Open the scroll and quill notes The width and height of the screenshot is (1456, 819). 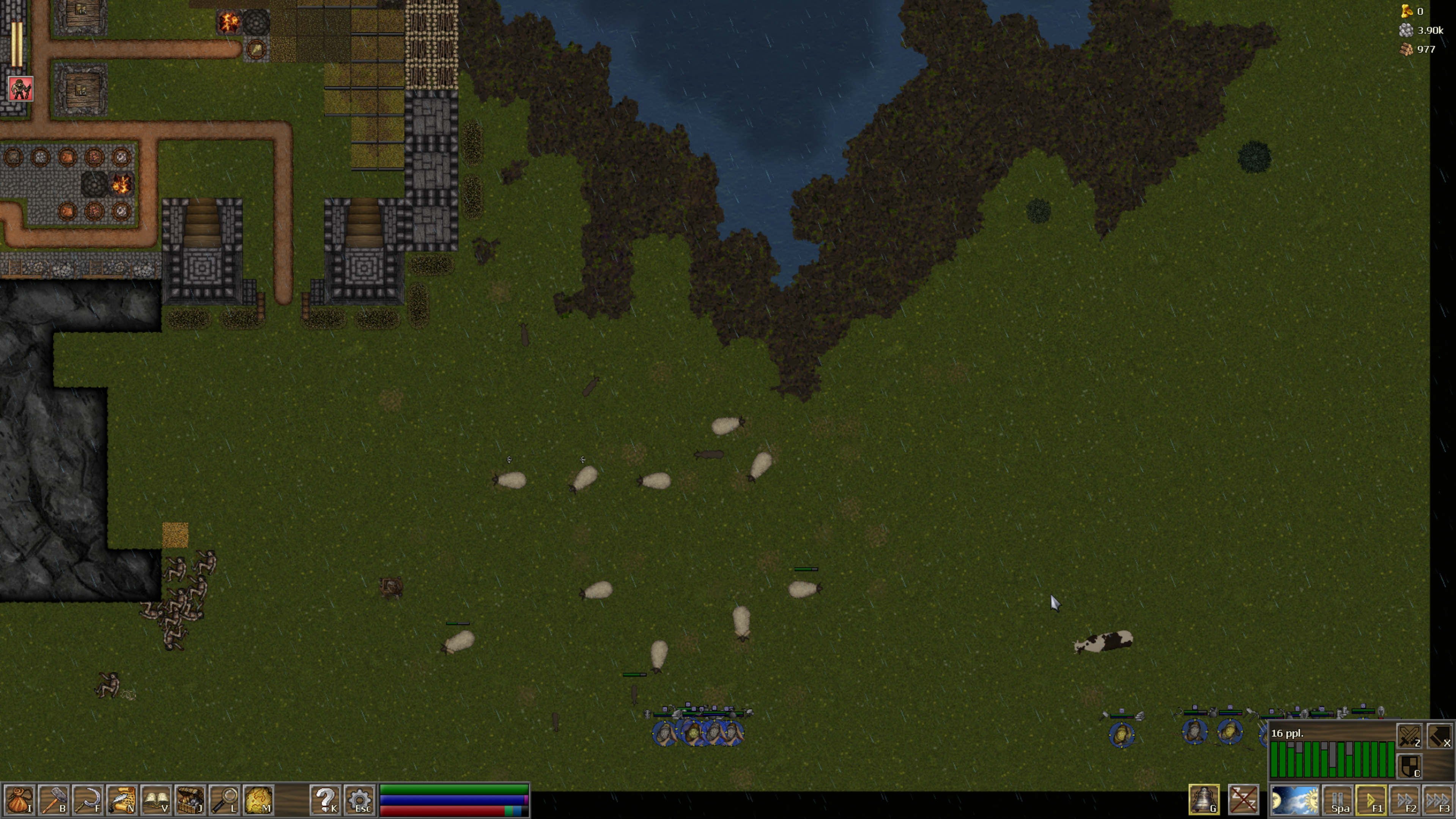coord(121,800)
